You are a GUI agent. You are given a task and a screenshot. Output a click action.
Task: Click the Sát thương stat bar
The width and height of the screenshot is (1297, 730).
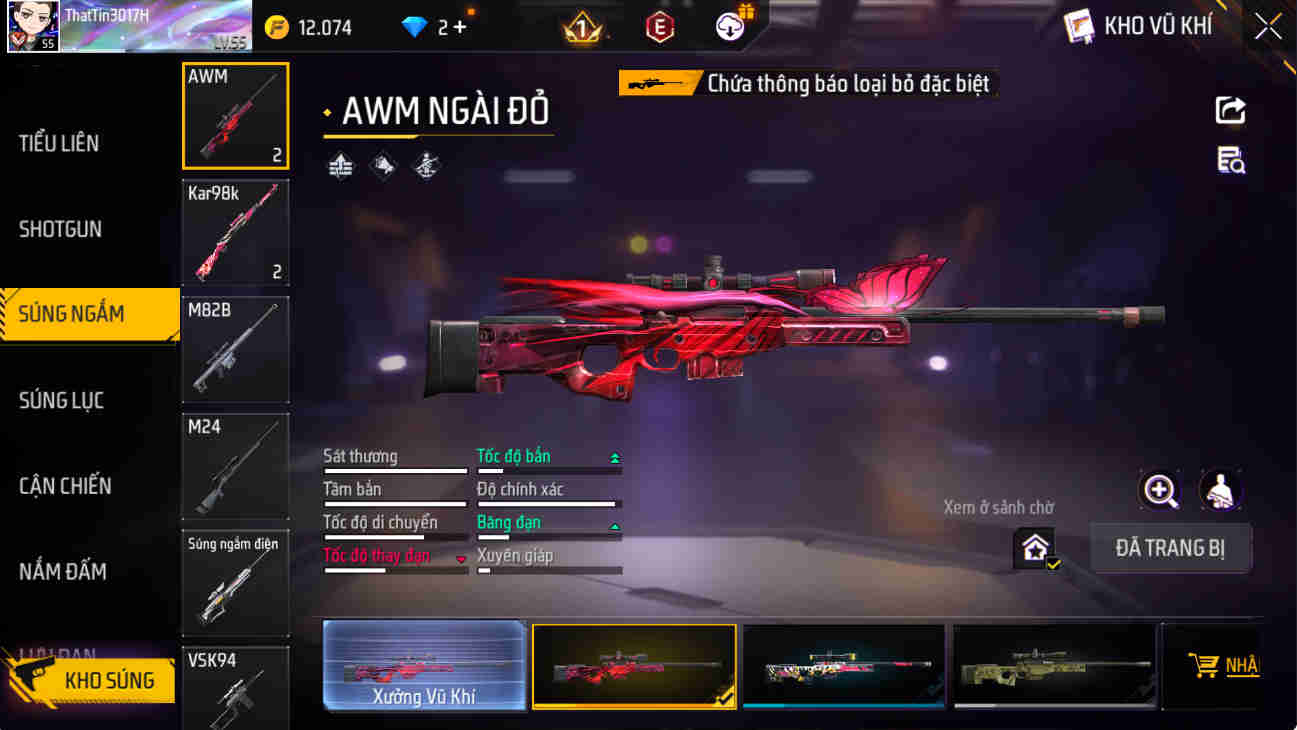tap(394, 470)
